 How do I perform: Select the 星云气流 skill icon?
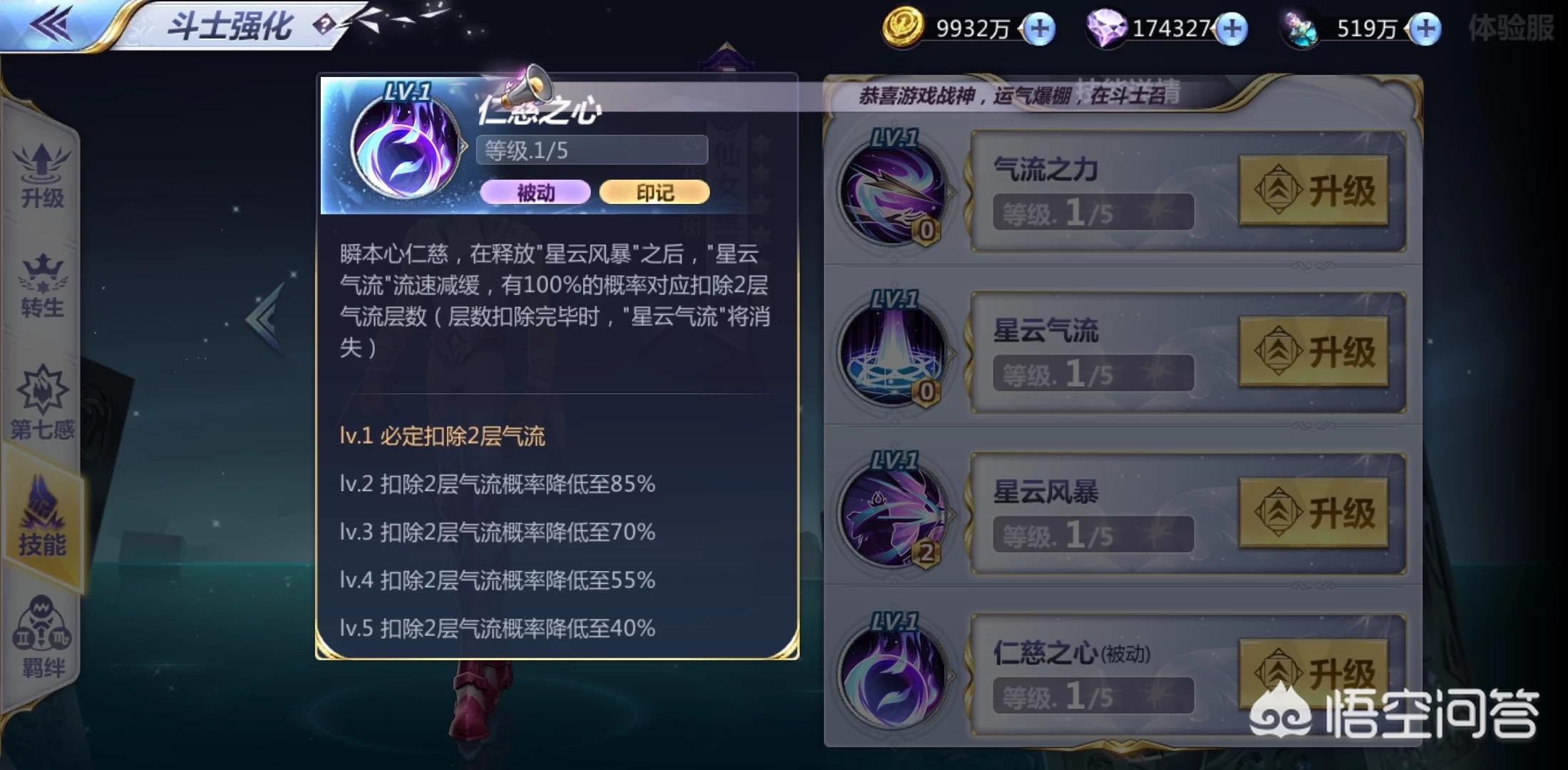pyautogui.click(x=892, y=349)
